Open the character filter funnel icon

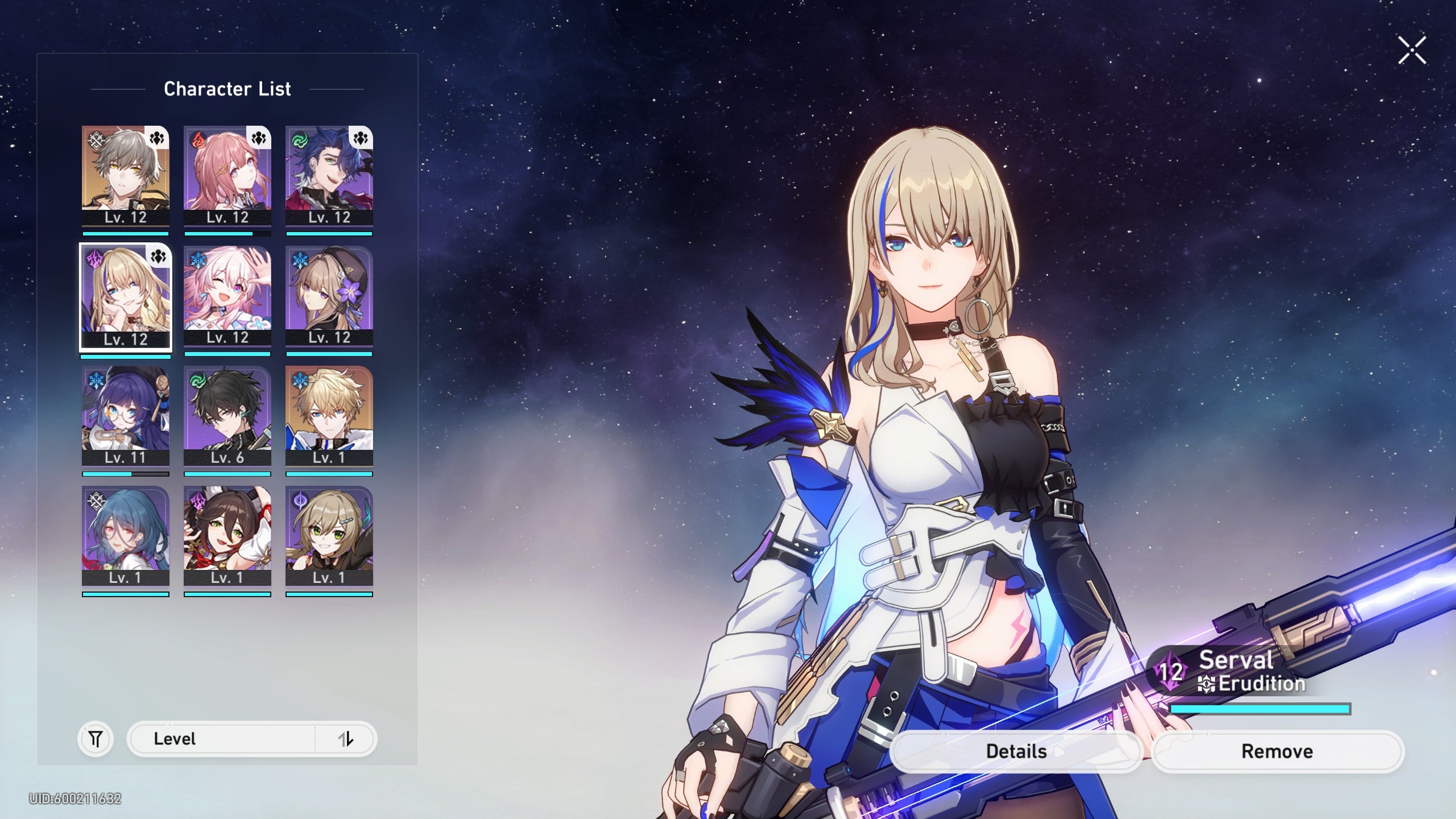(96, 739)
